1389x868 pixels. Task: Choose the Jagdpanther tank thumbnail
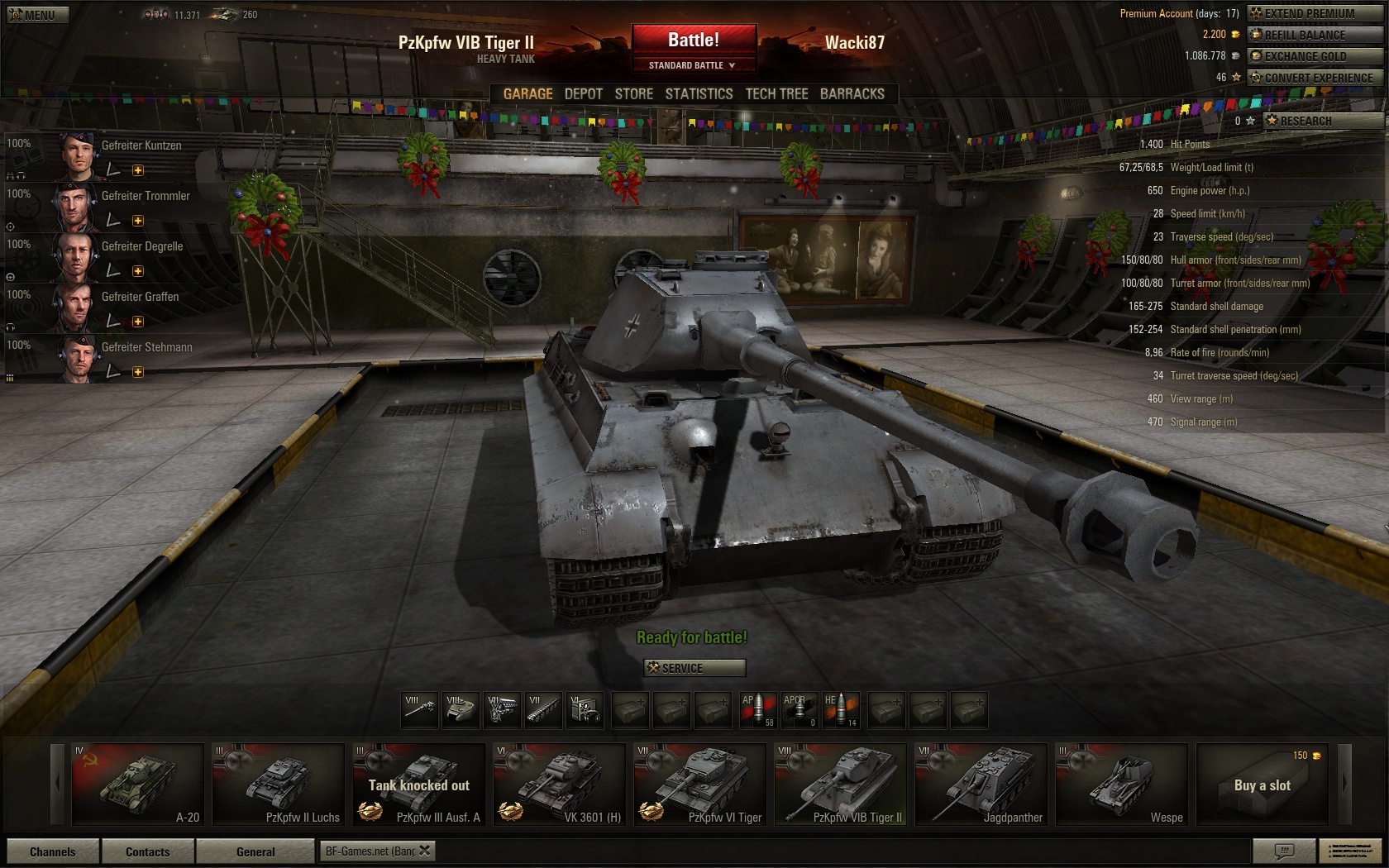981,785
